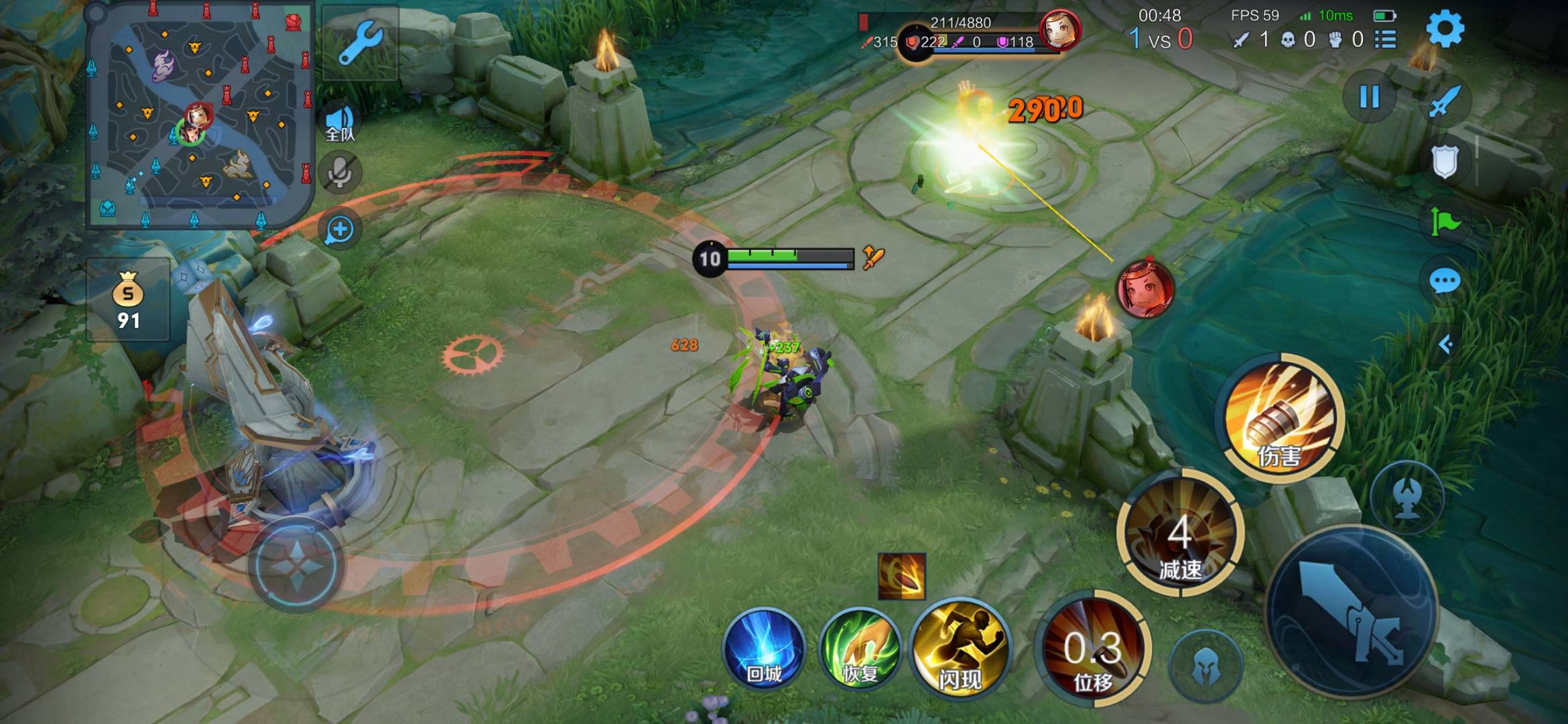
Task: Send the shield defend signal
Action: pyautogui.click(x=1444, y=162)
